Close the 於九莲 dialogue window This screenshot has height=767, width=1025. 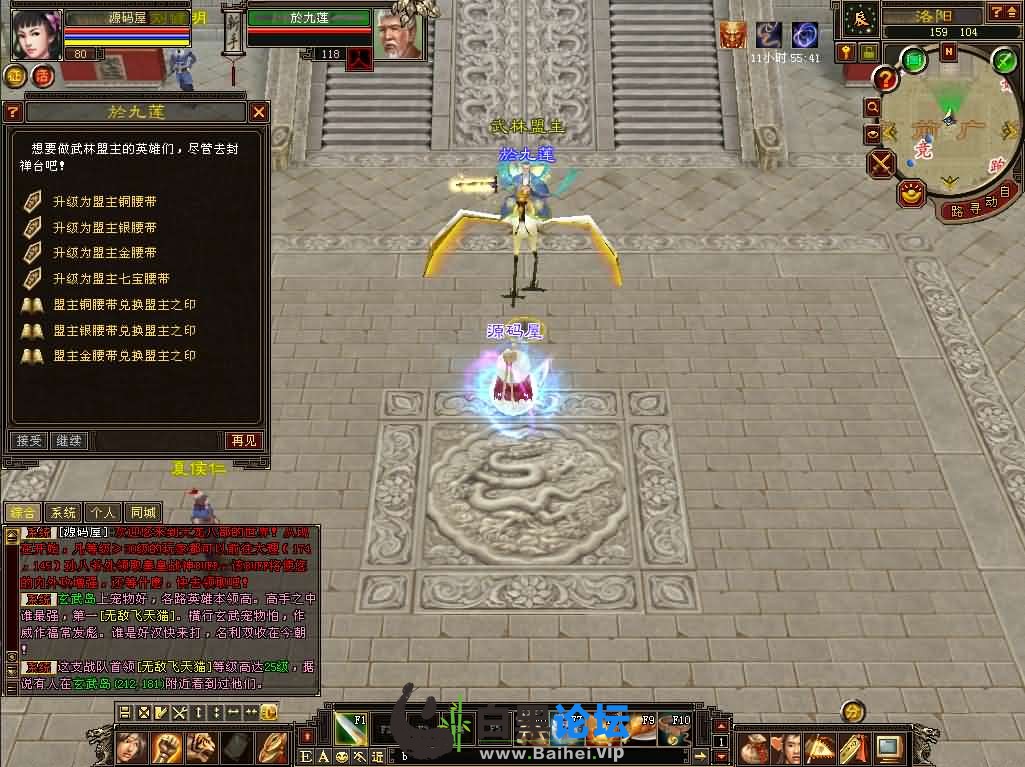point(259,112)
